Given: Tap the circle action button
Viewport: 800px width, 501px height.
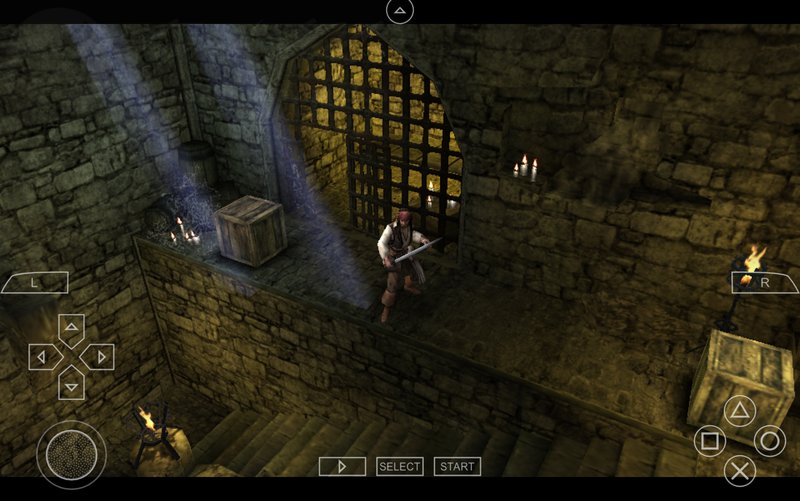Looking at the screenshot, I should pyautogui.click(x=769, y=440).
